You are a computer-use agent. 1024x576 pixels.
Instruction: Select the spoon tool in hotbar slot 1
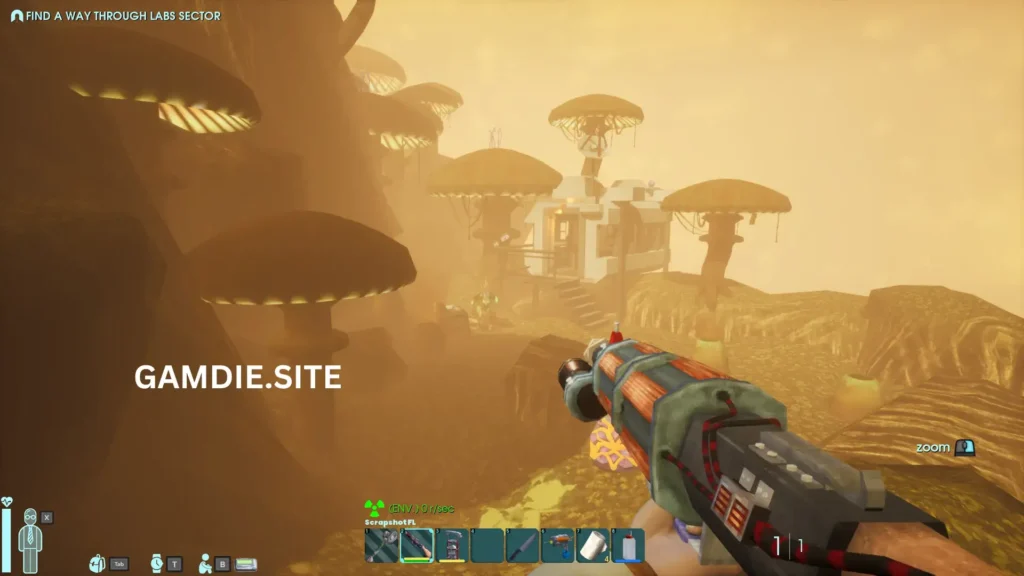pyautogui.click(x=381, y=546)
